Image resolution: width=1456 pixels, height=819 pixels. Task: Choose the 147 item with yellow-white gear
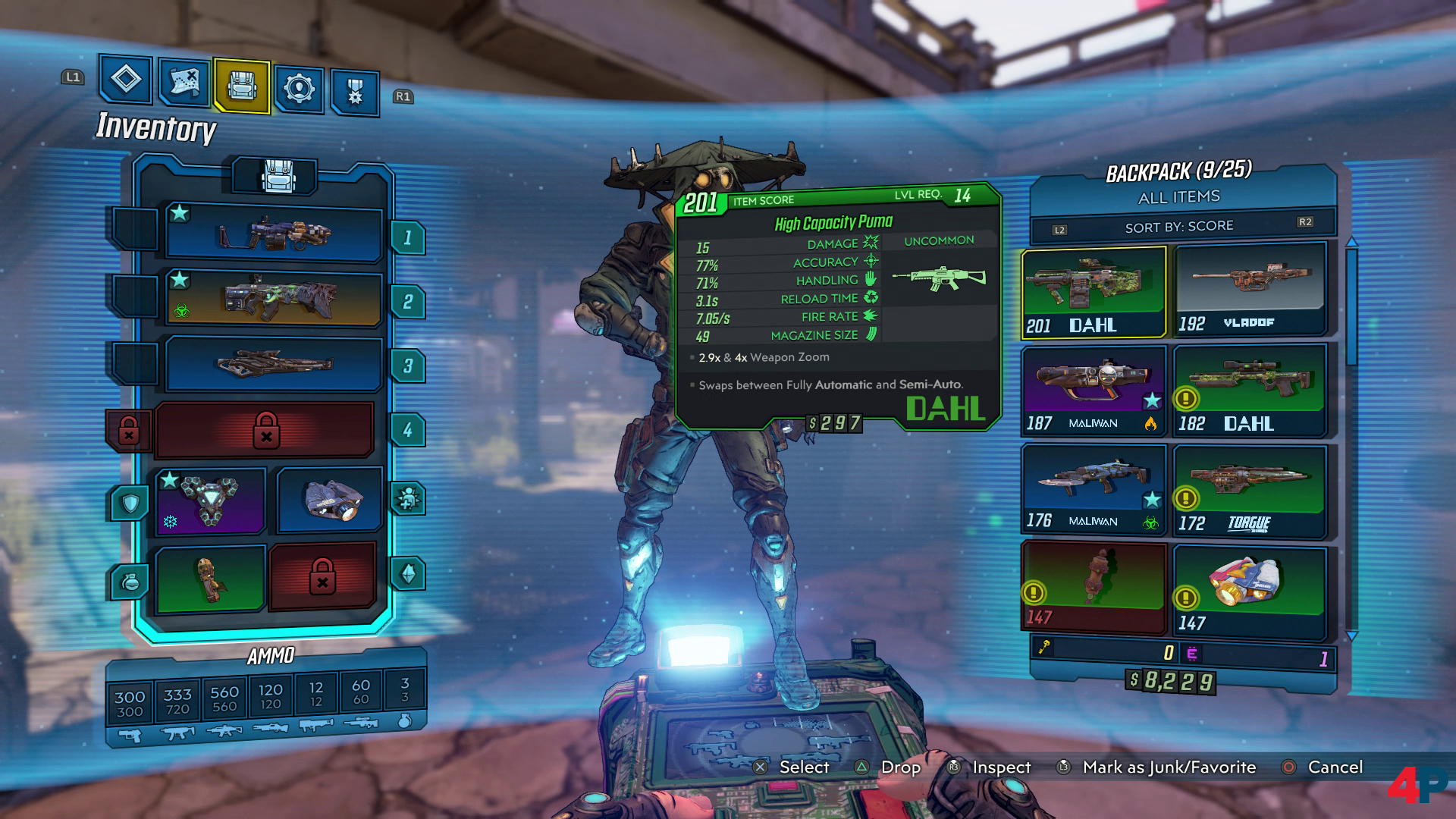click(x=1249, y=590)
